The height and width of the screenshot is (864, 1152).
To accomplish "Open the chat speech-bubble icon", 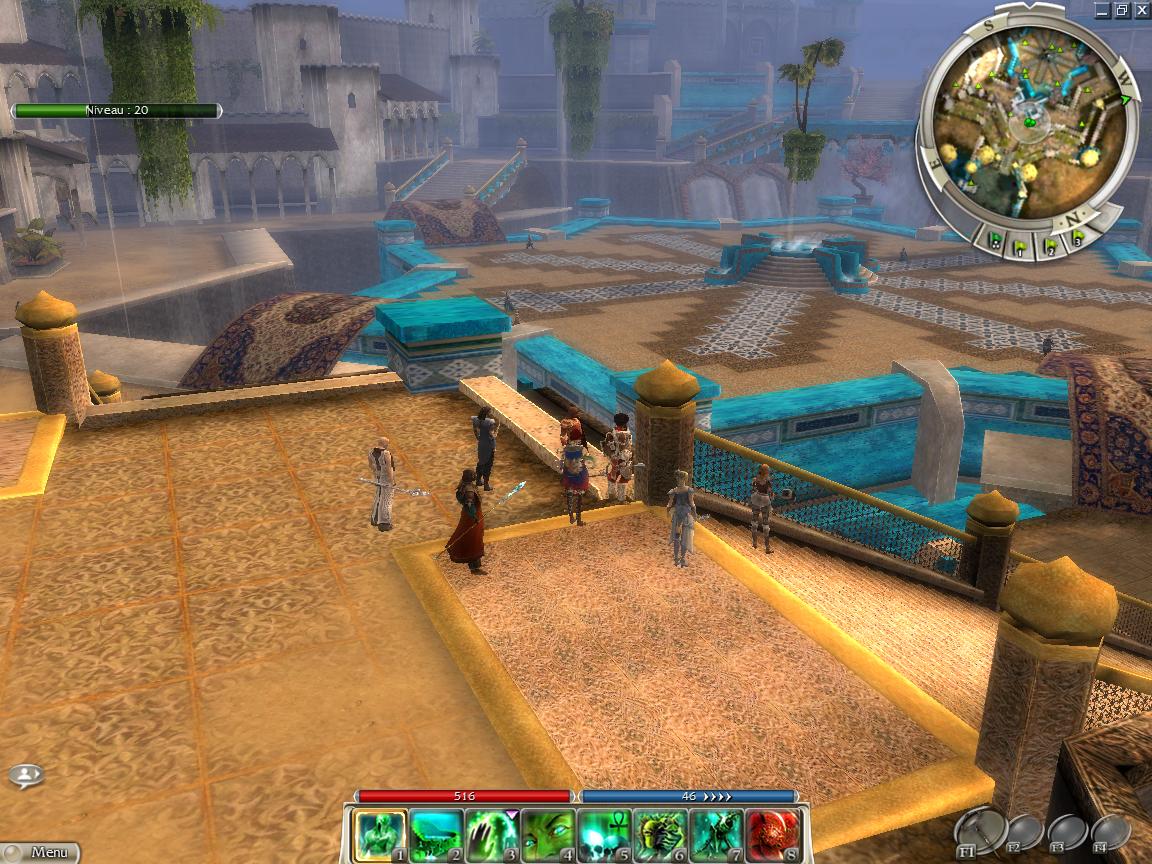I will coord(26,775).
